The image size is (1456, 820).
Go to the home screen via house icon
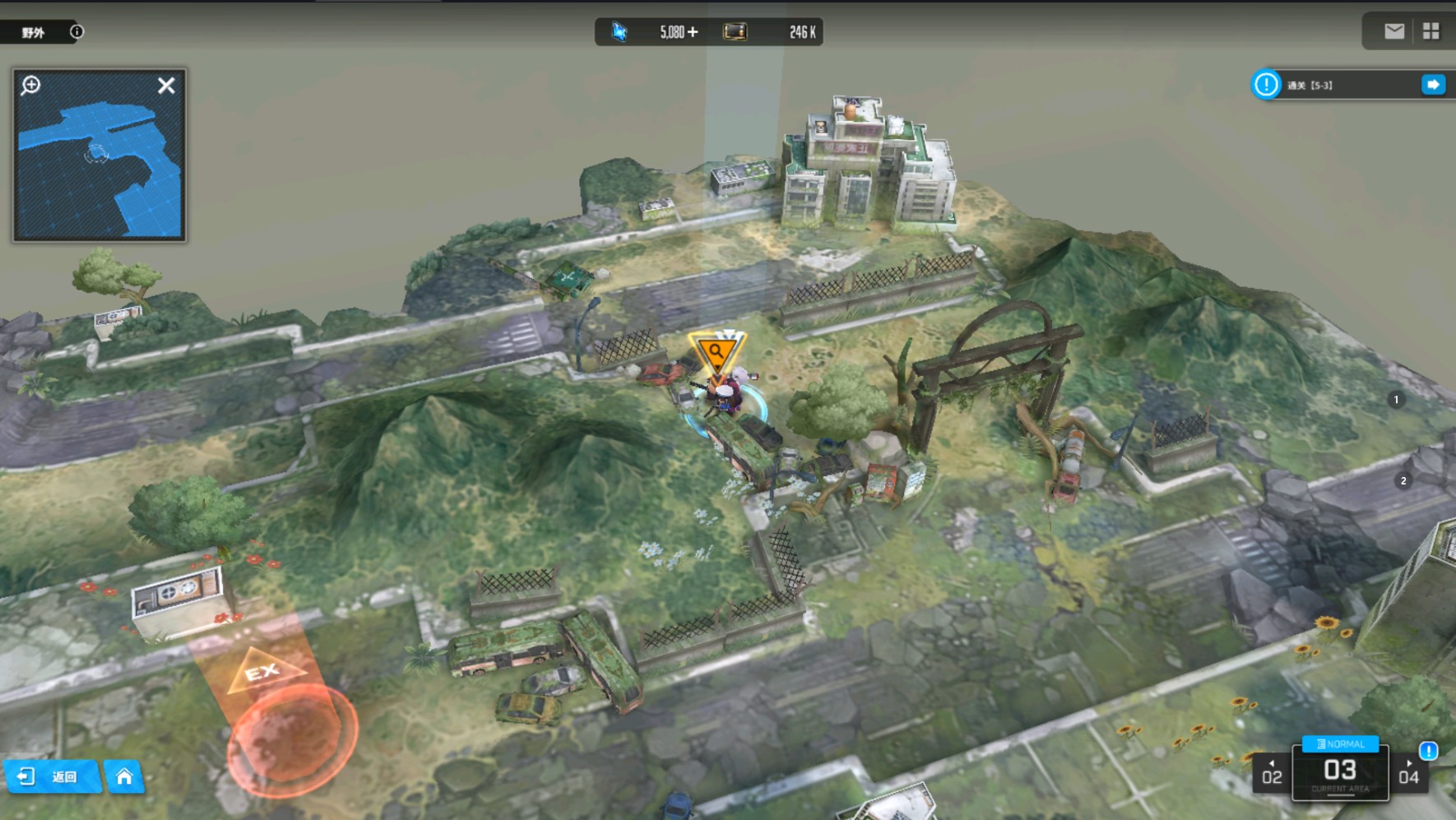tap(124, 776)
